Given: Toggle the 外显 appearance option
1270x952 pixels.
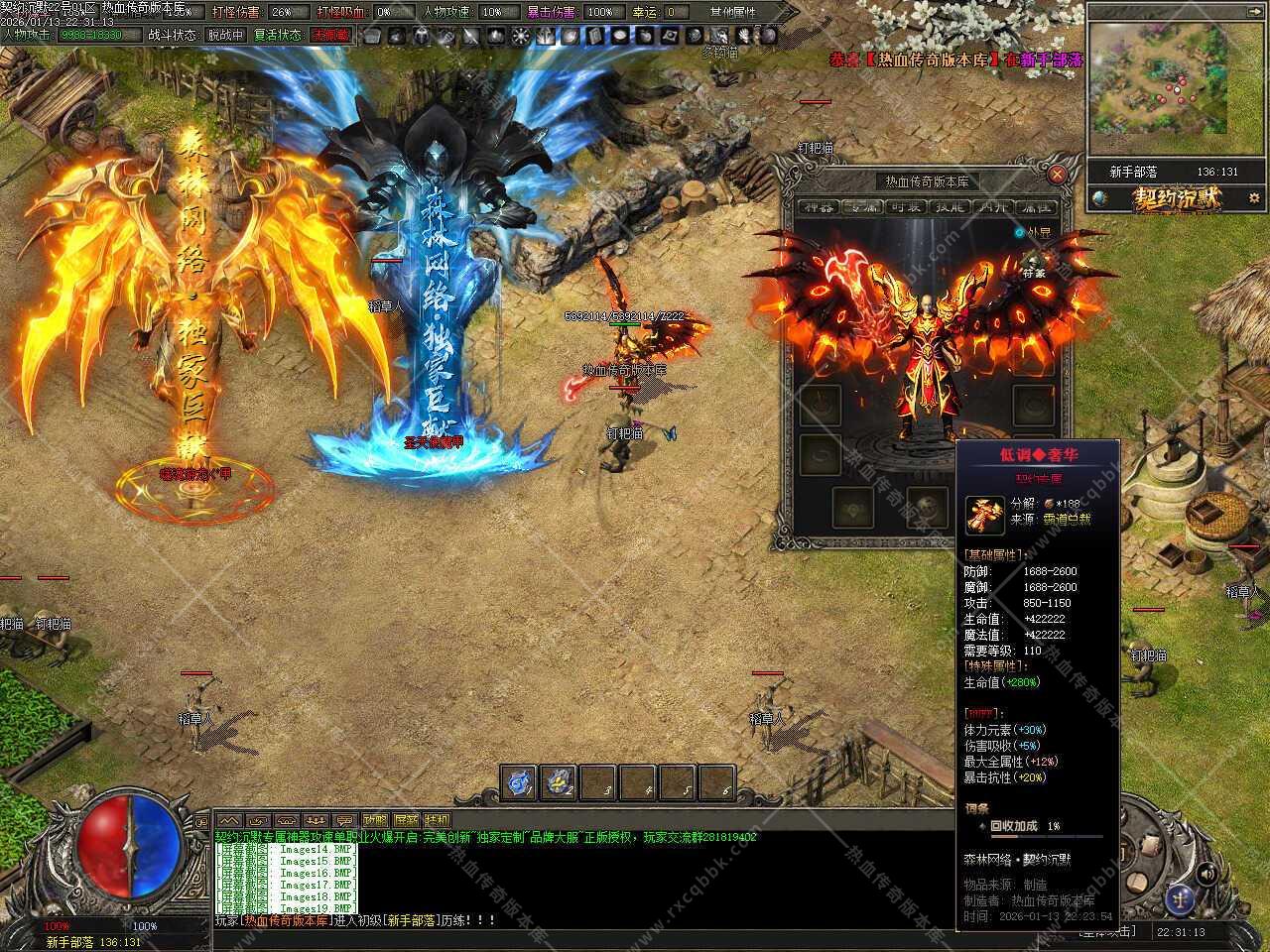Looking at the screenshot, I should pos(1020,233).
